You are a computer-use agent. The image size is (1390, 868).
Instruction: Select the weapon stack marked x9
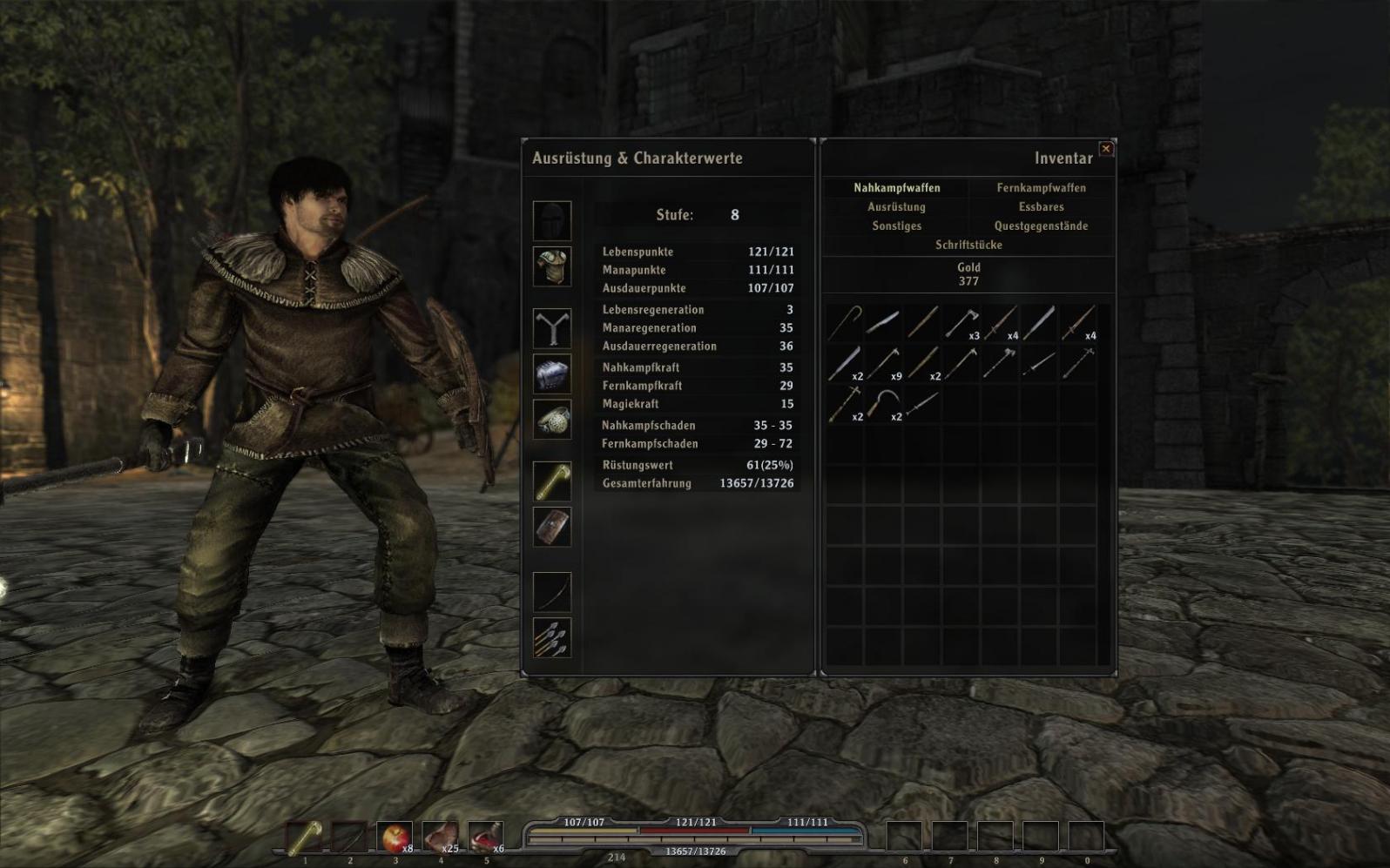coord(883,363)
